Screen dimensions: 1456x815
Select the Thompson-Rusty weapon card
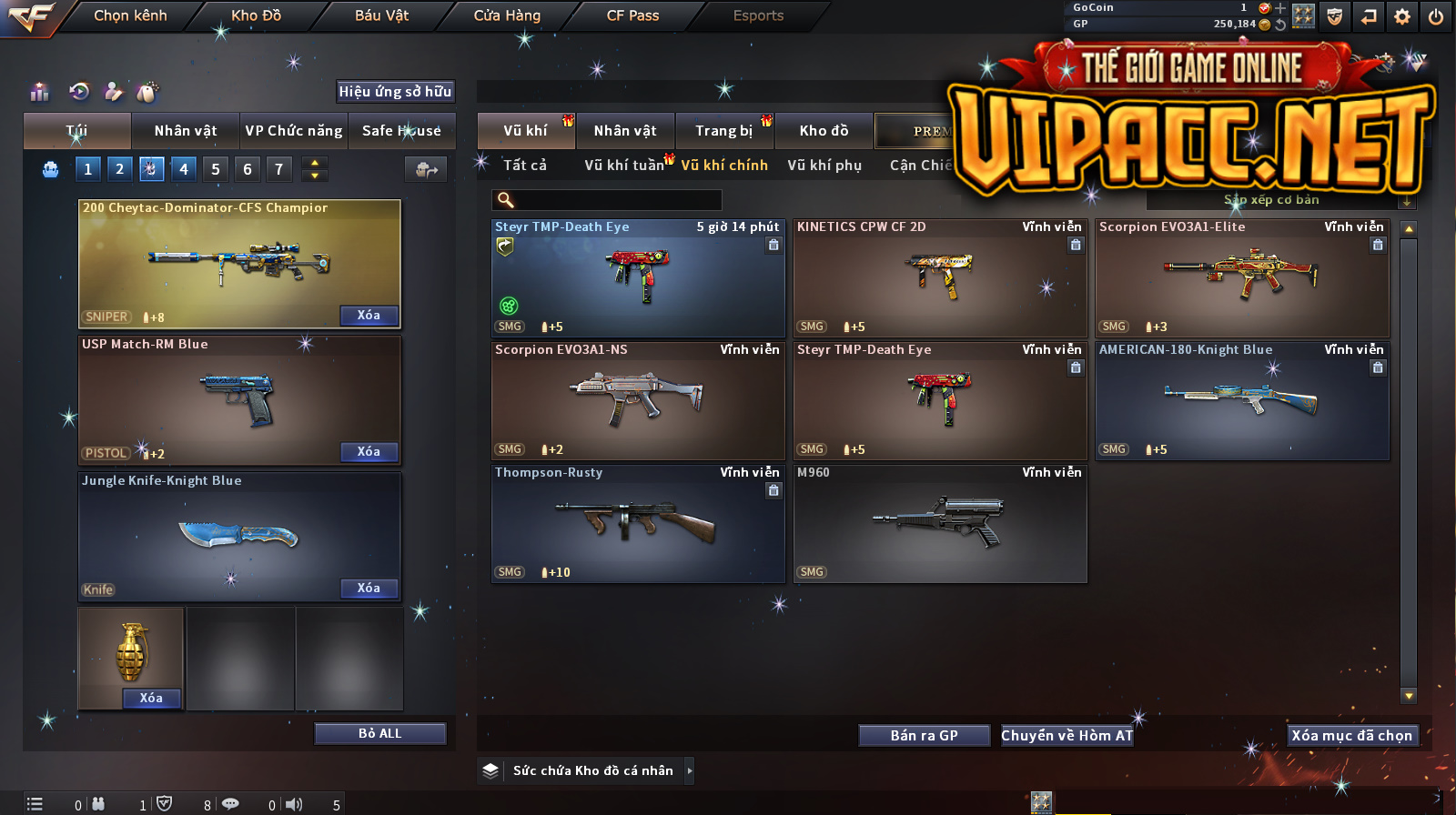pos(638,524)
